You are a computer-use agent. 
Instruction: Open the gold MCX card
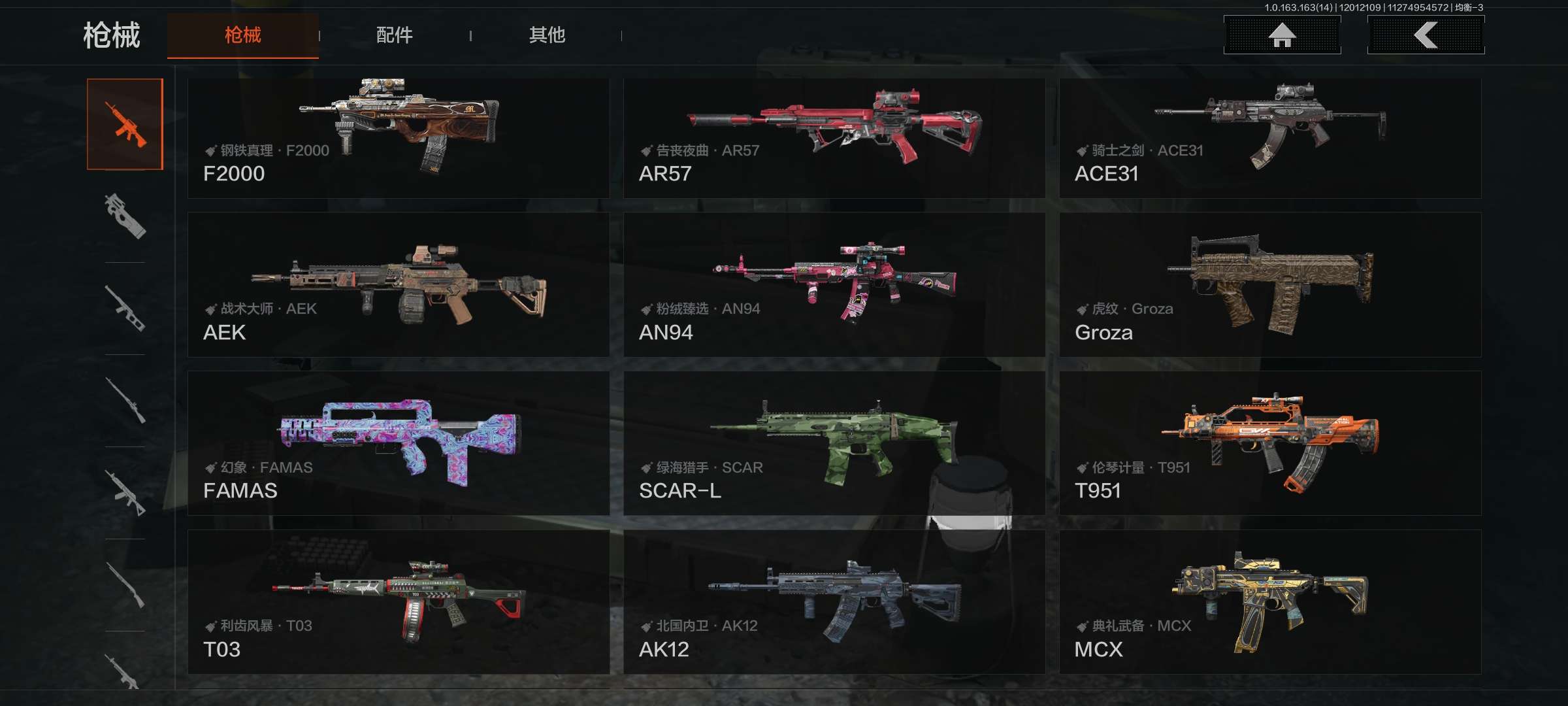[x=1269, y=601]
